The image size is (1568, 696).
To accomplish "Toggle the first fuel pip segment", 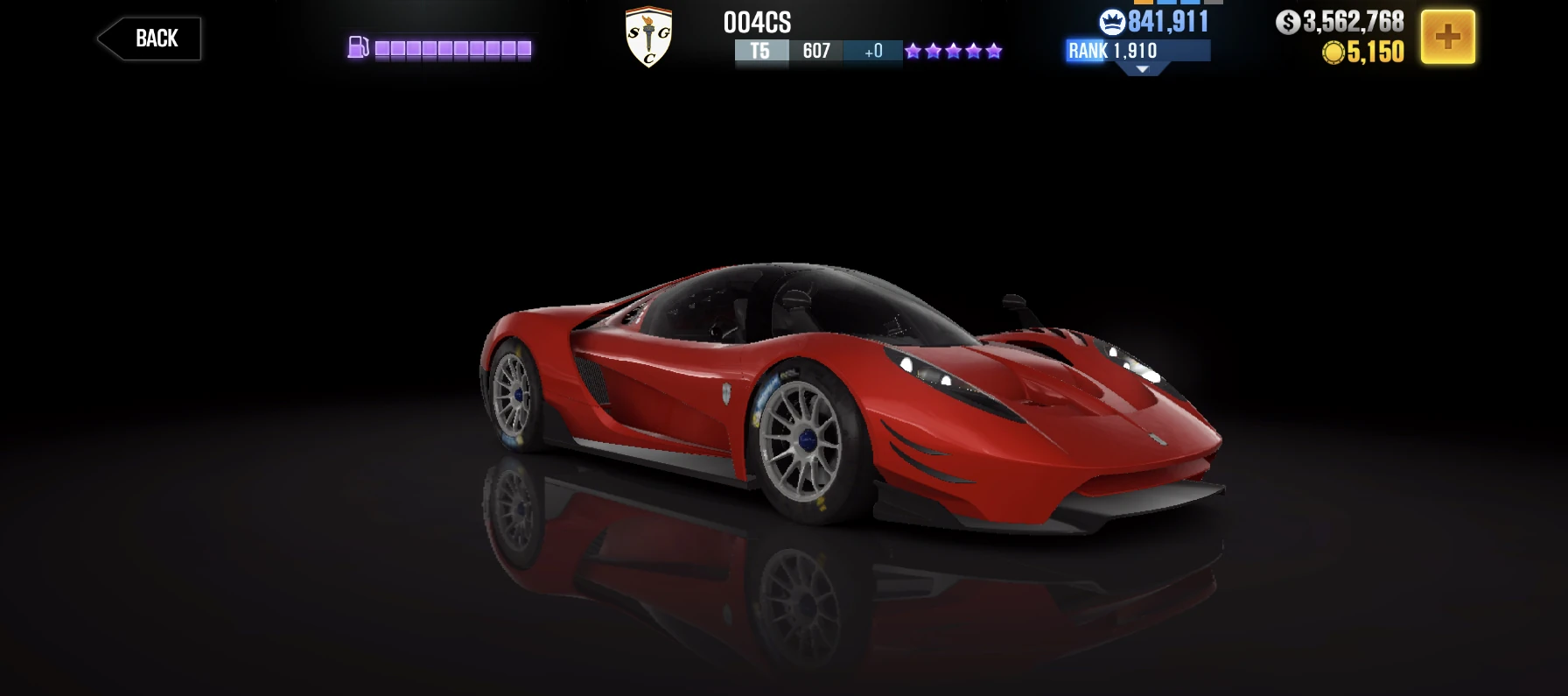I will tap(381, 48).
